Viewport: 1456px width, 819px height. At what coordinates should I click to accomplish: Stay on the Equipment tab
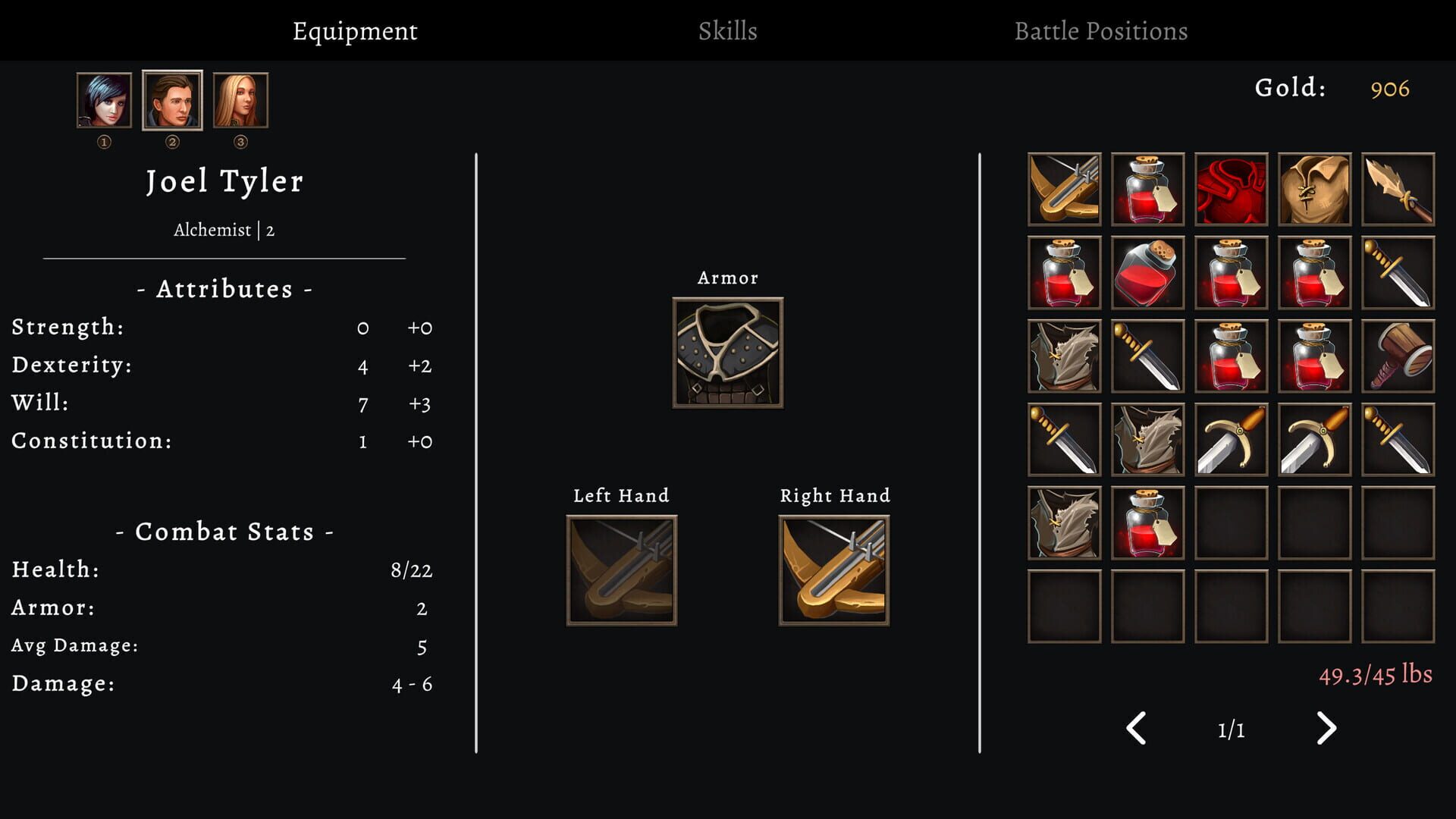(355, 31)
